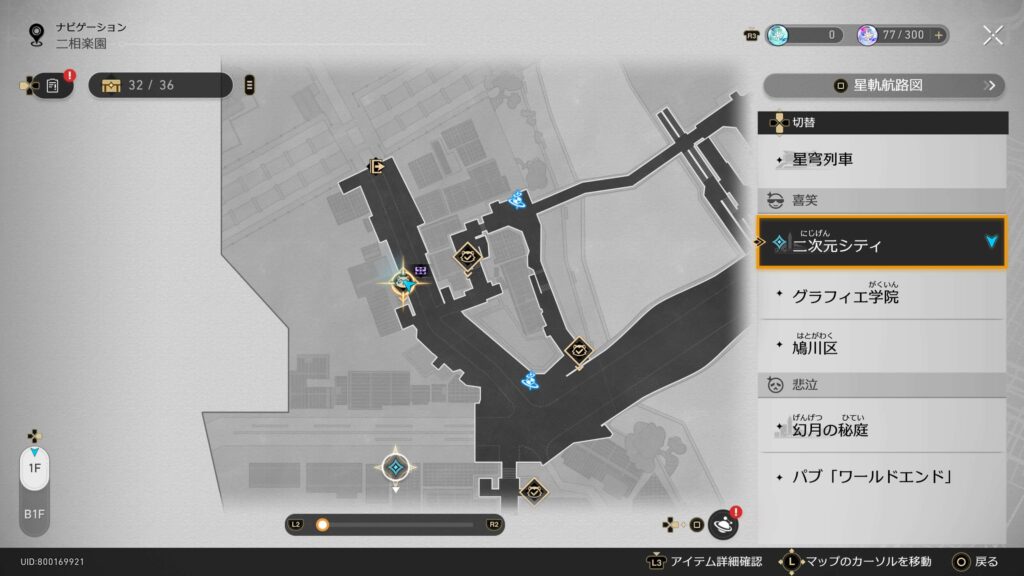The width and height of the screenshot is (1024, 576).
Task: Open the treasure chest count 32/36 panel
Action: (x=160, y=85)
